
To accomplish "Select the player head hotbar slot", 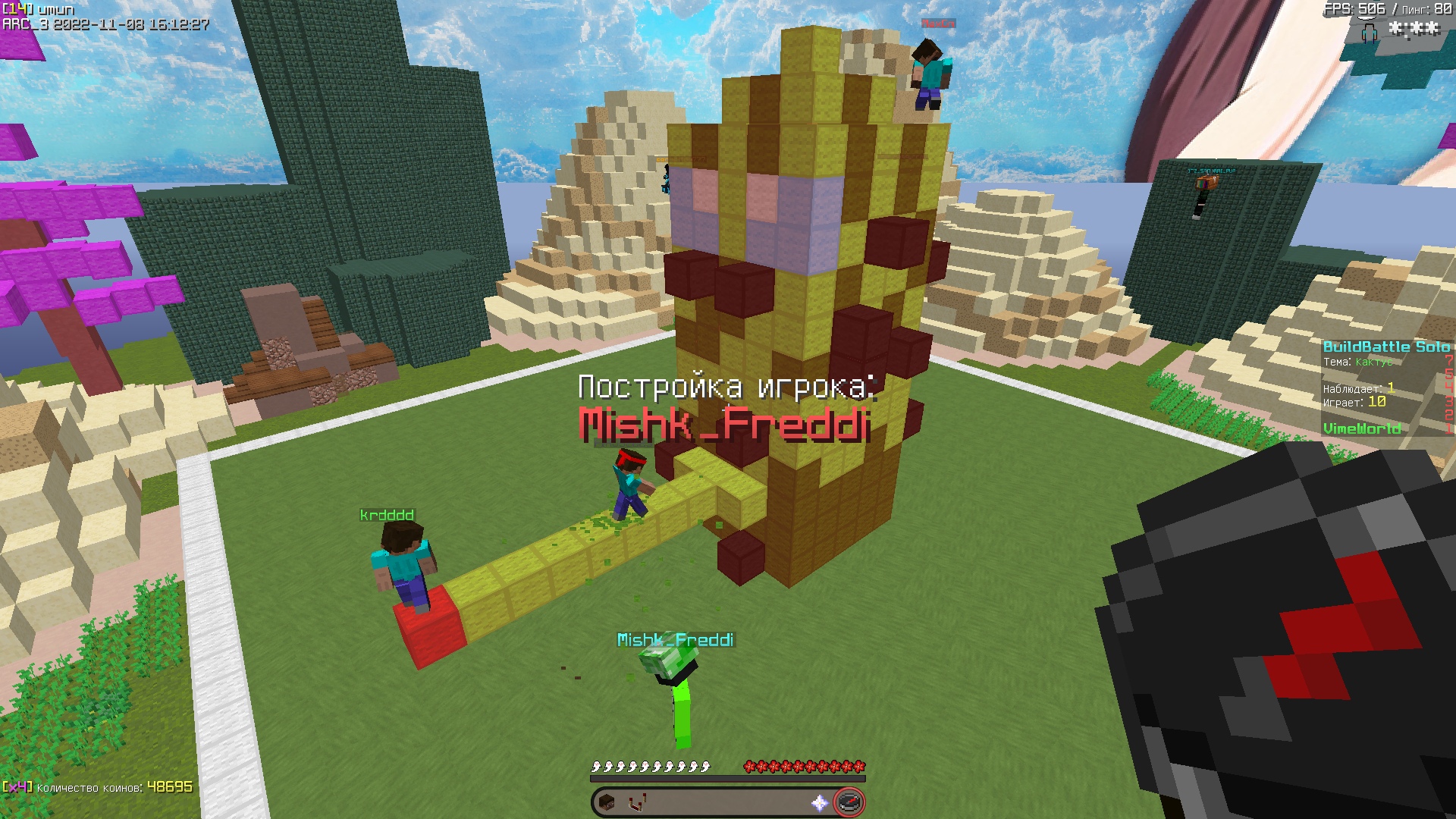I will click(607, 802).
